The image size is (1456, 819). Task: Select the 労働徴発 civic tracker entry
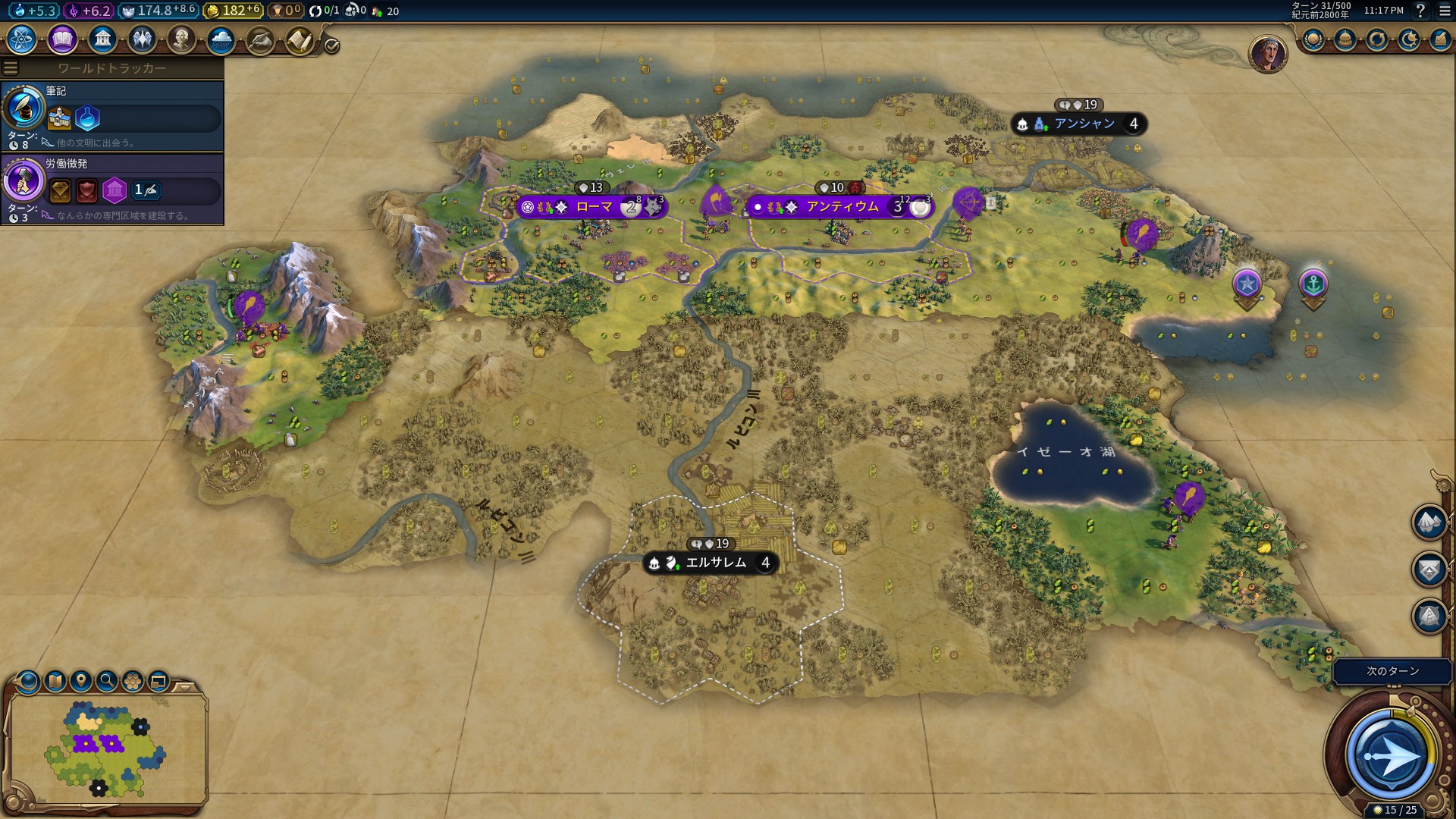112,188
